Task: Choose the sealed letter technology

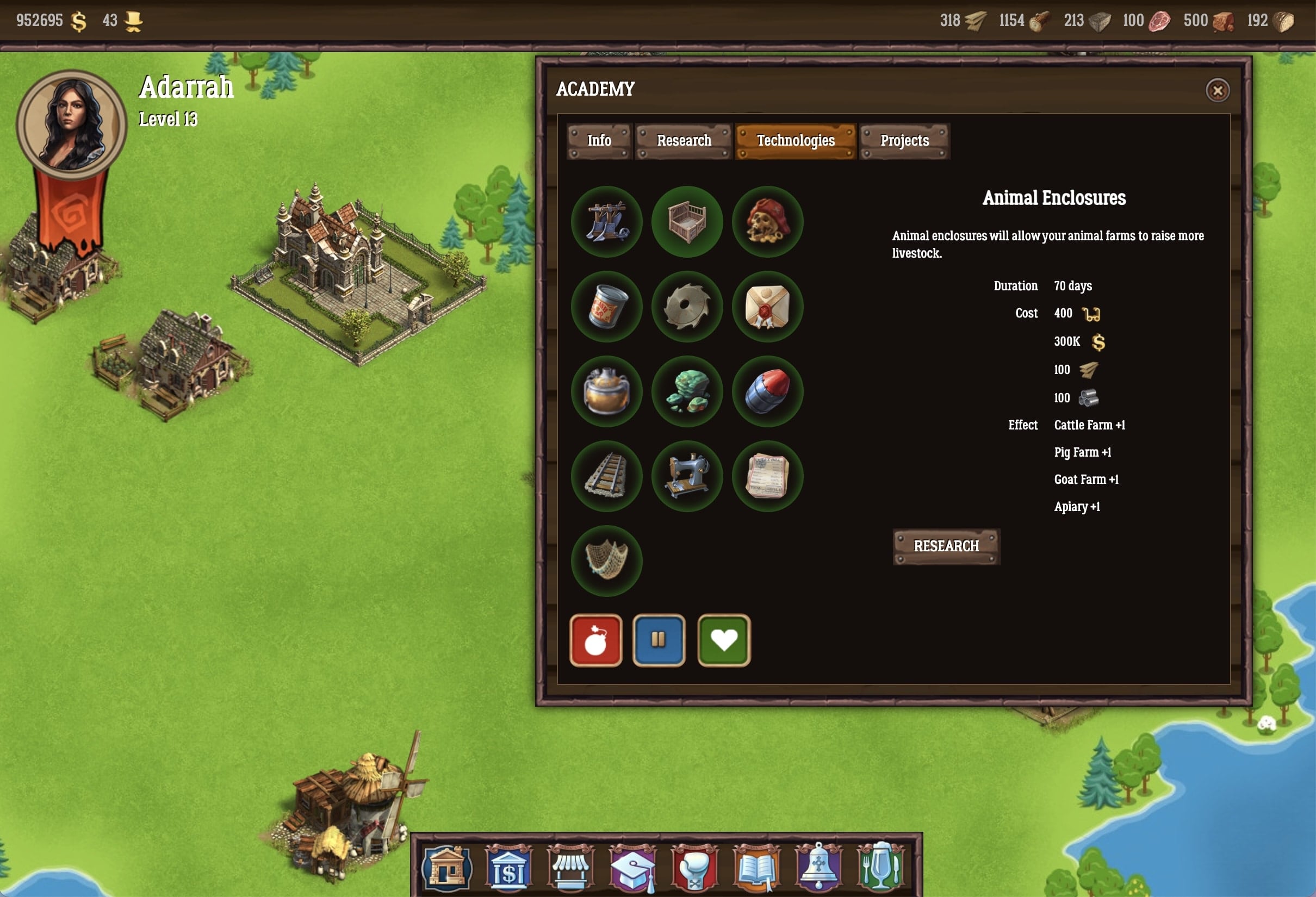Action: (767, 307)
